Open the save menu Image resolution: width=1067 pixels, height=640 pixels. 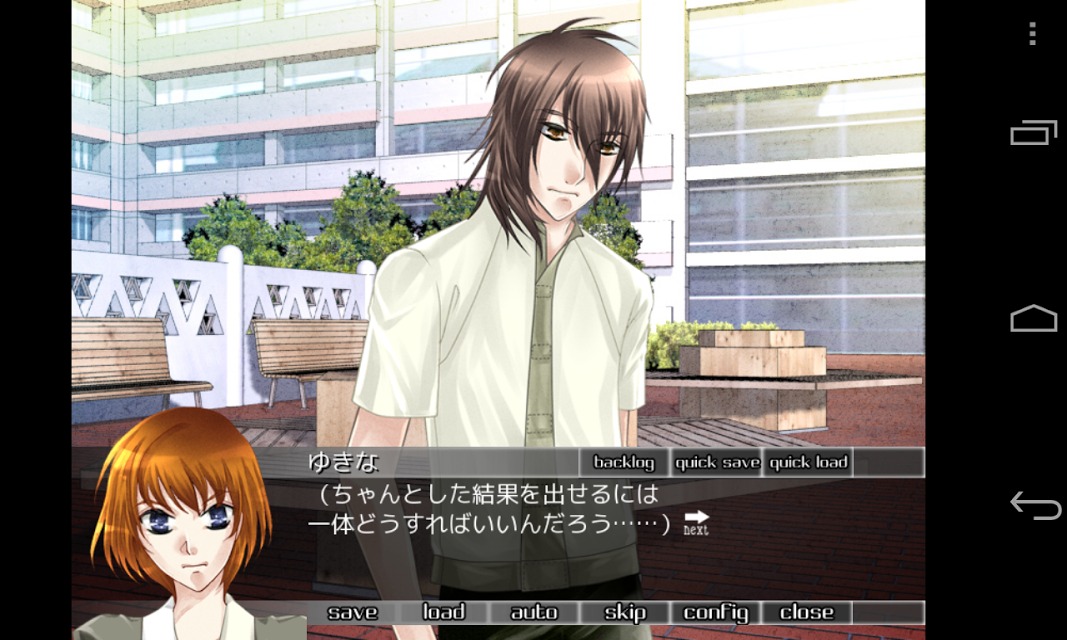click(x=352, y=612)
